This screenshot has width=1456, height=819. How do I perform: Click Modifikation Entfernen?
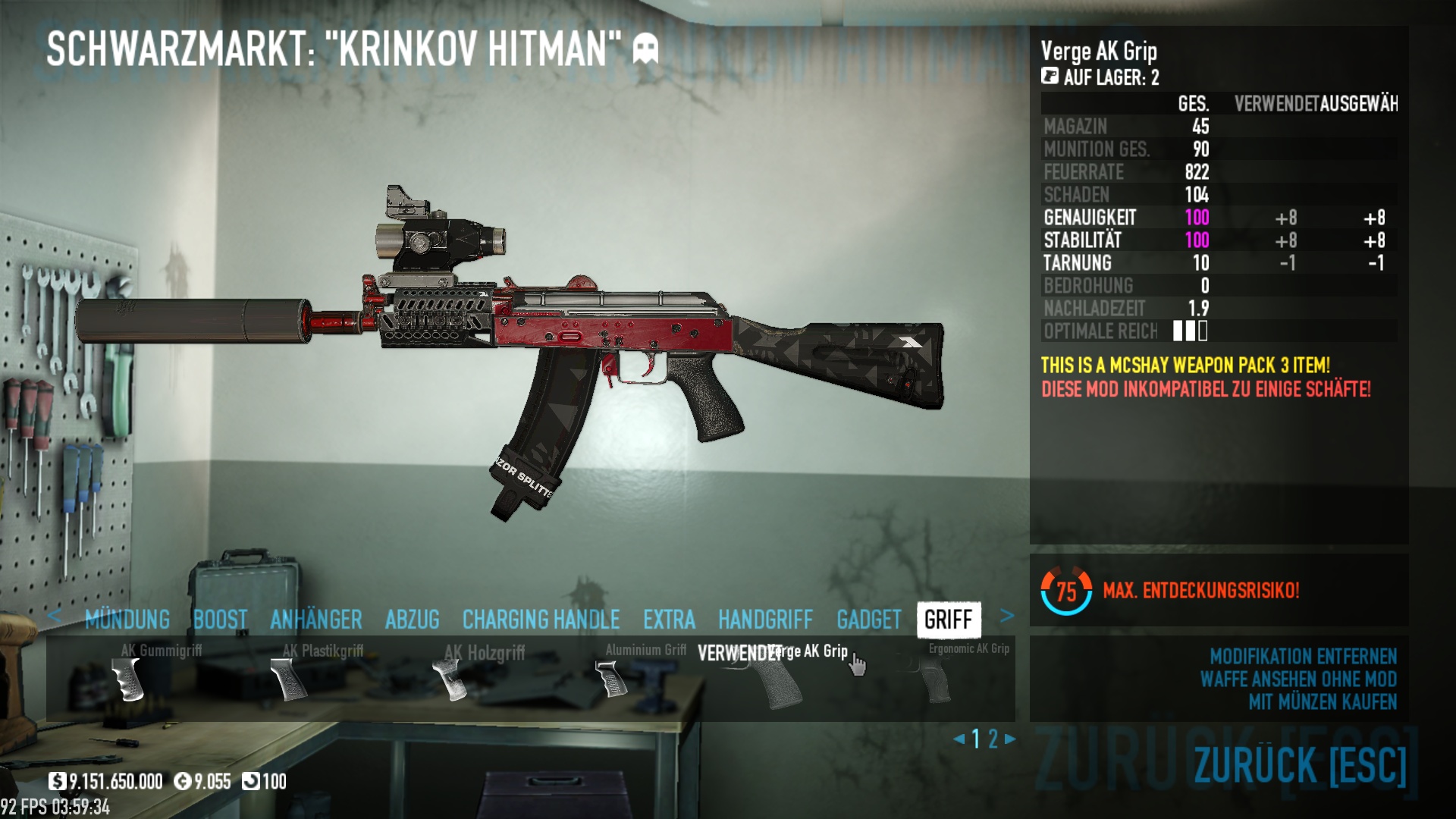tap(1303, 656)
